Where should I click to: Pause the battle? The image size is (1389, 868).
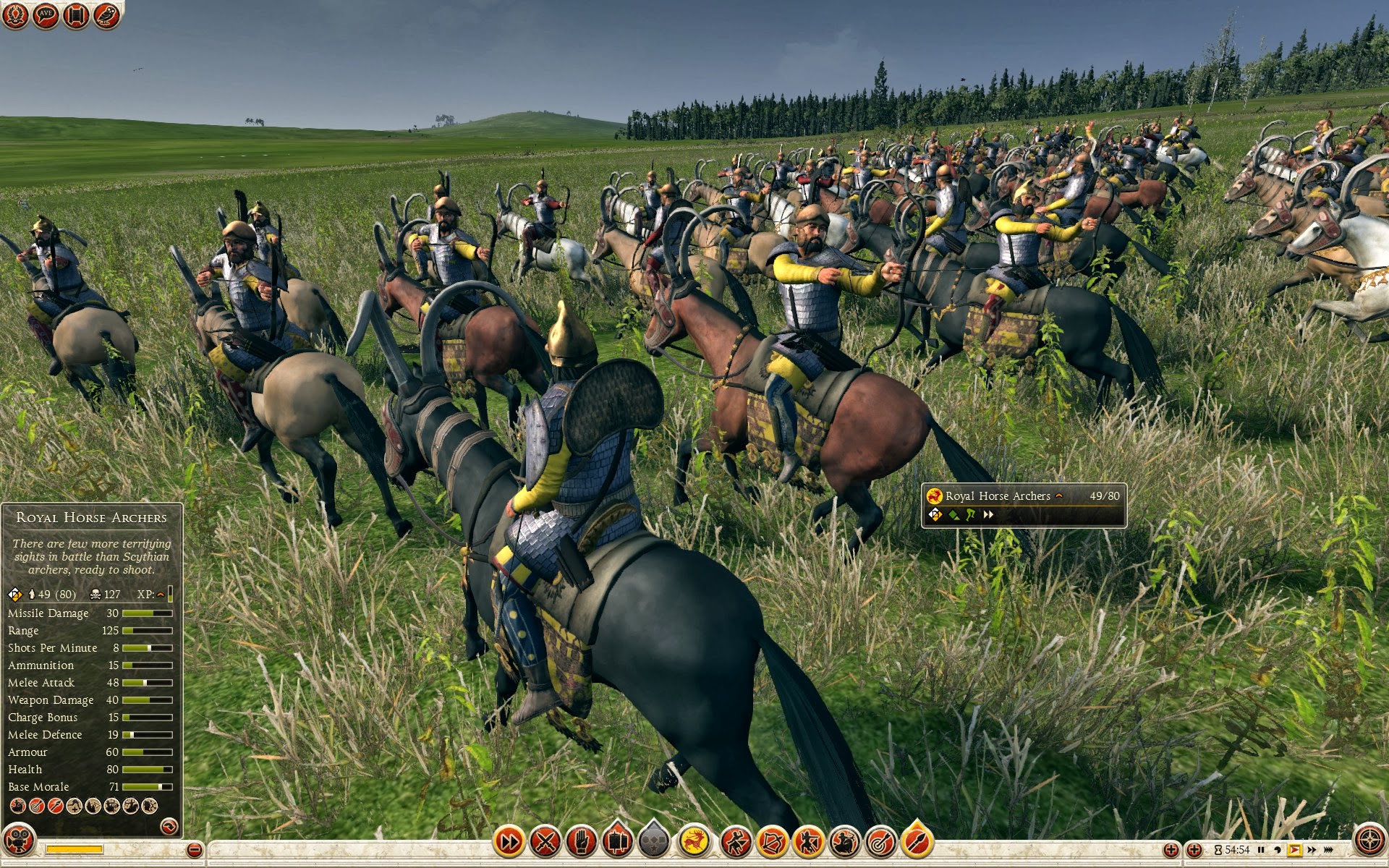pos(1261,850)
